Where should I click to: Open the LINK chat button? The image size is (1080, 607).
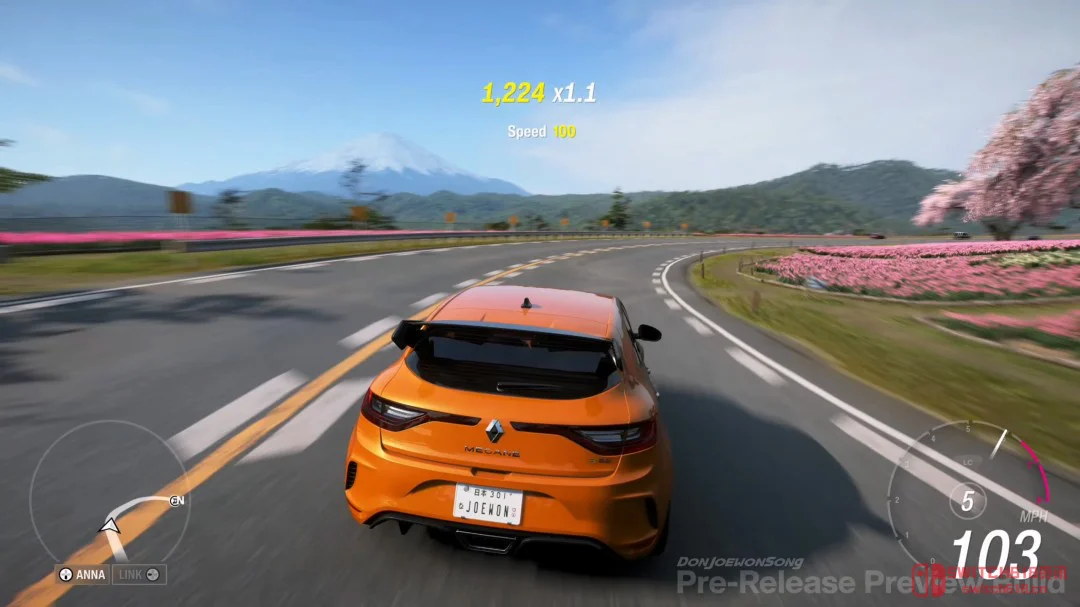(x=138, y=575)
